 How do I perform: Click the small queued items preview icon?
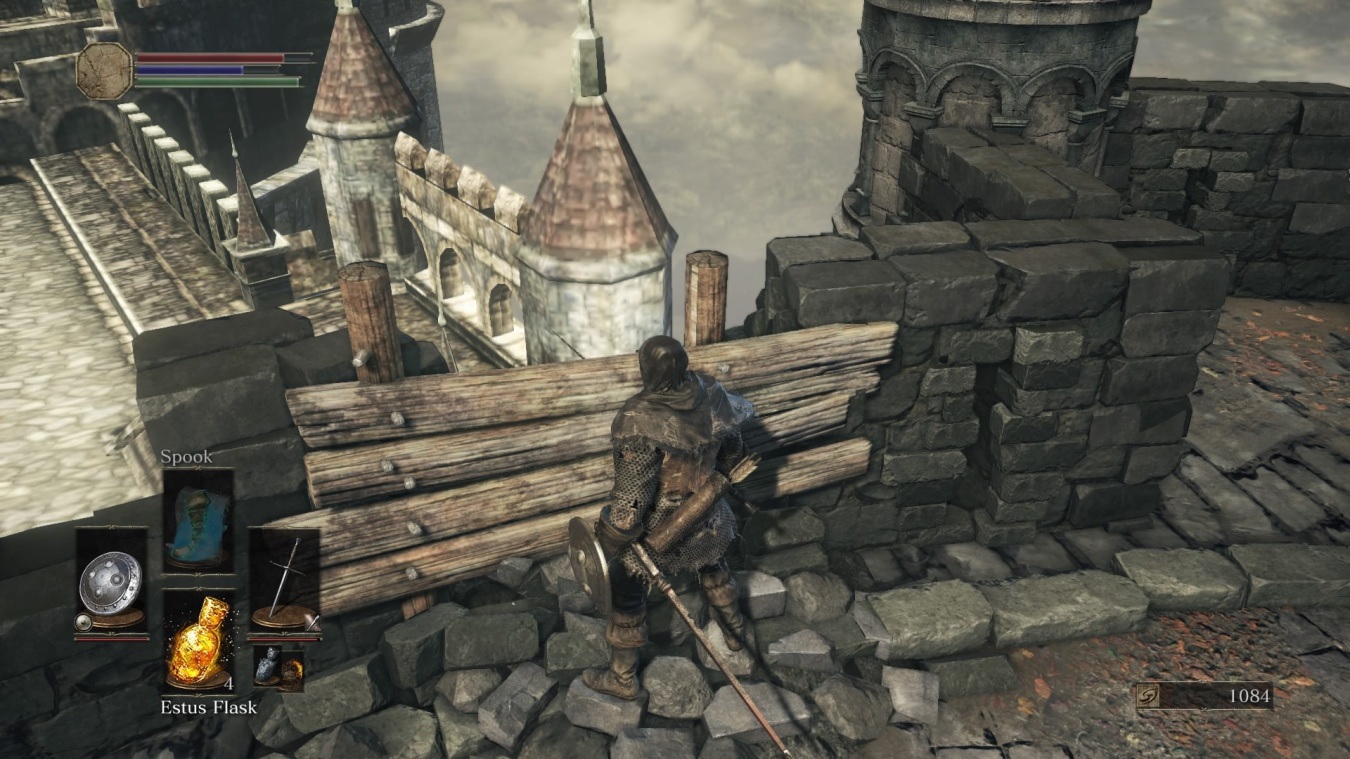click(279, 665)
